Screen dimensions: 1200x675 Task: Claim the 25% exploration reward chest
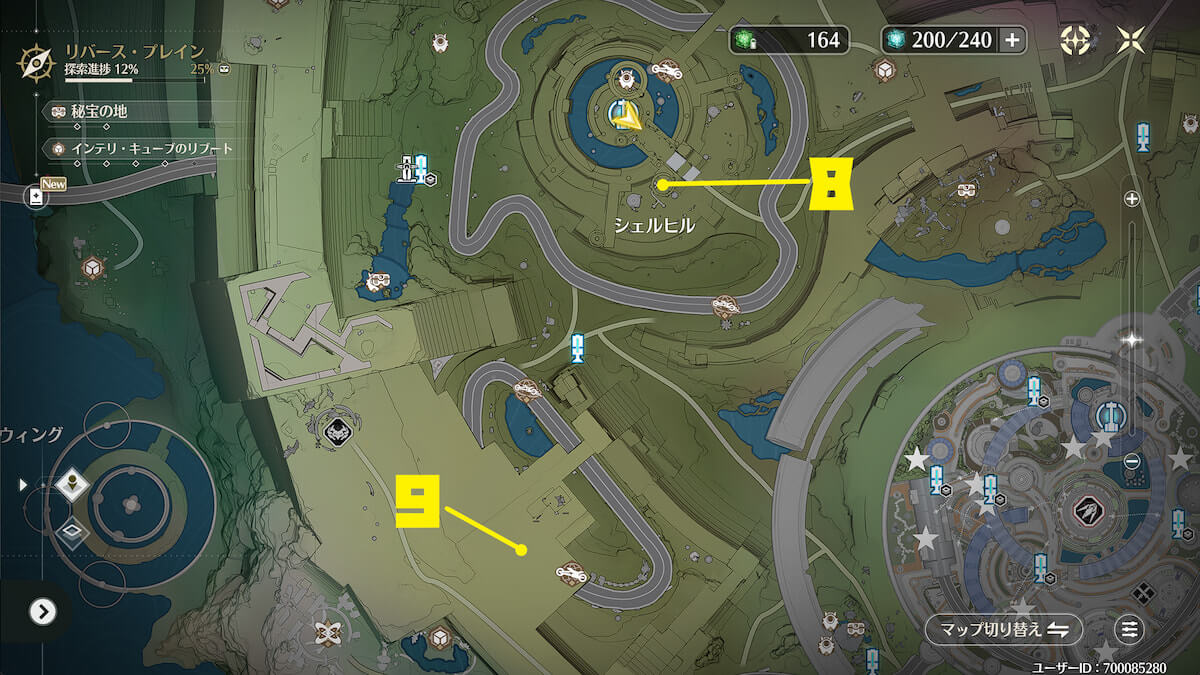pos(225,70)
